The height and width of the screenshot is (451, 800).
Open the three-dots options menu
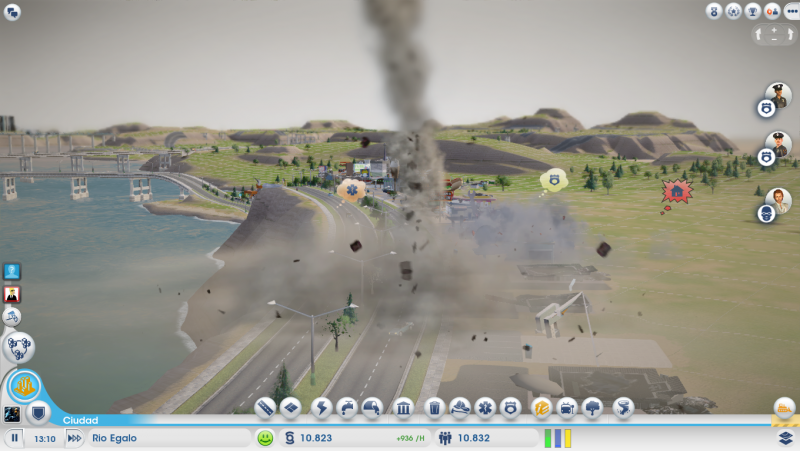791,11
